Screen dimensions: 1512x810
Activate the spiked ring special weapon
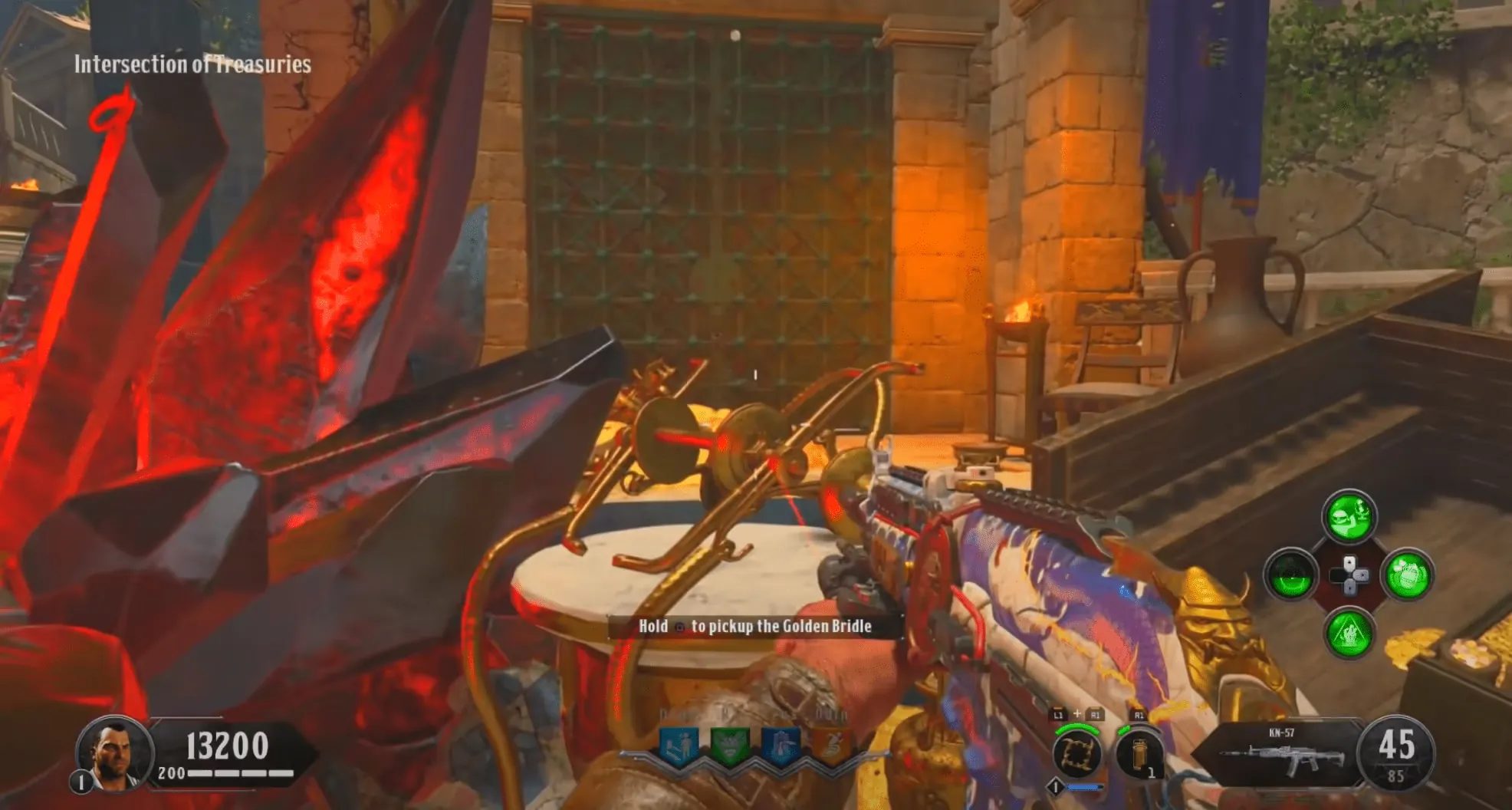coord(1076,753)
